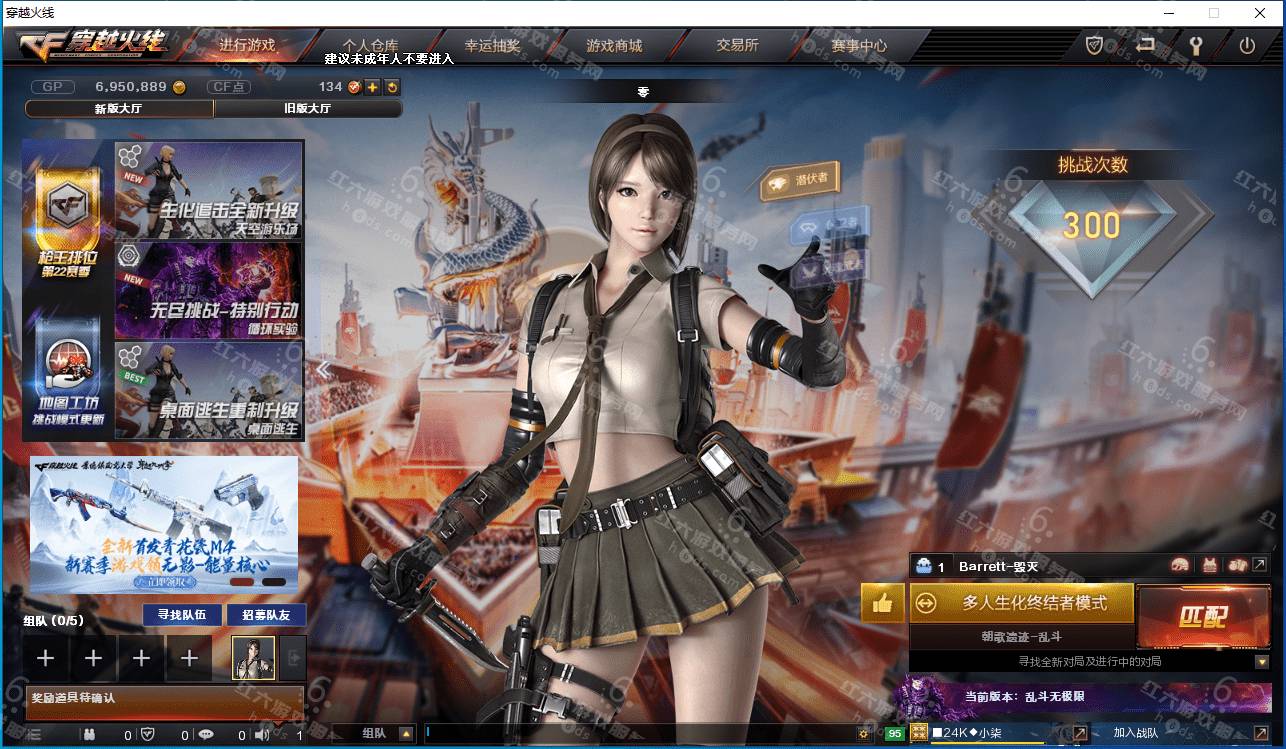Switch to 旧版大厅 old lobby
The width and height of the screenshot is (1286, 749).
(307, 109)
